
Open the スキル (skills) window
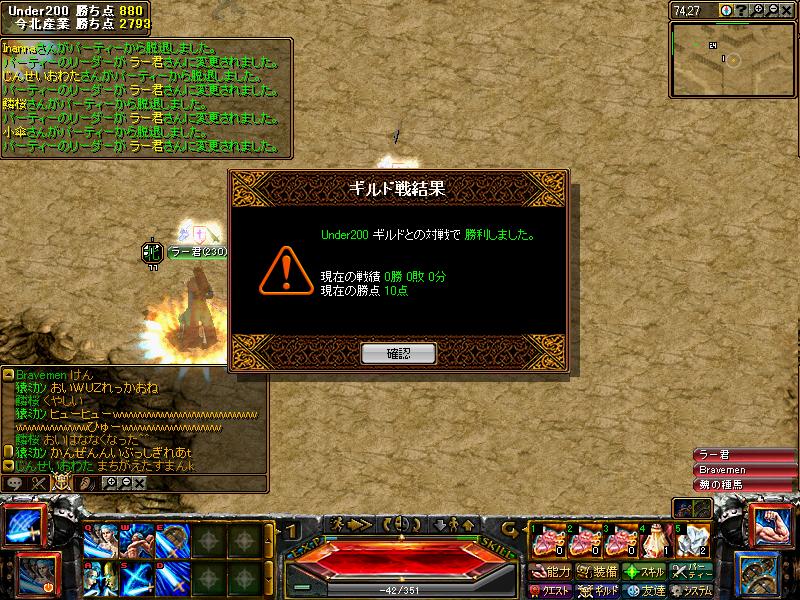[x=645, y=572]
